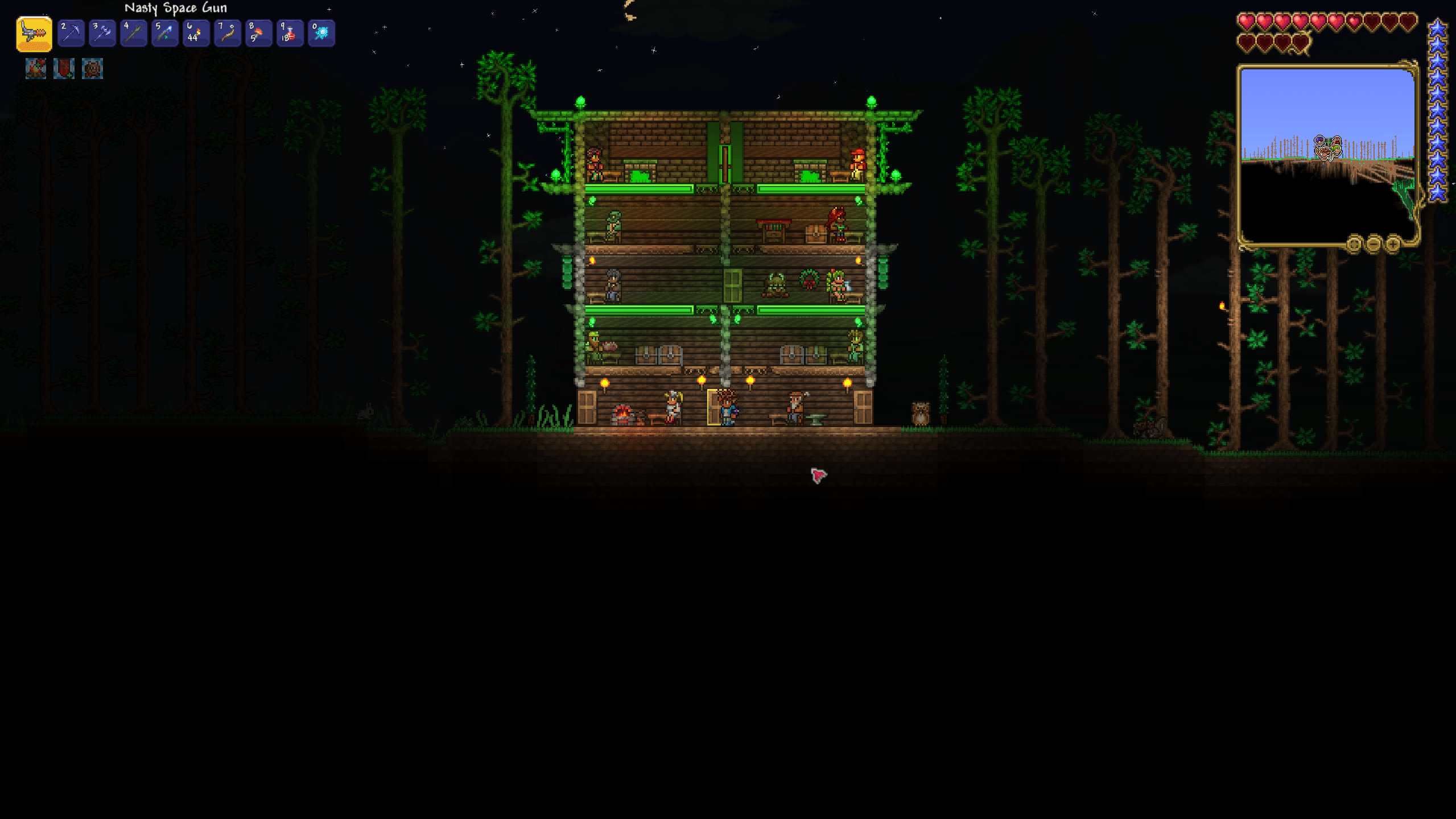Select the spear in hotbar slot 4
The height and width of the screenshot is (819, 1456).
click(x=133, y=33)
